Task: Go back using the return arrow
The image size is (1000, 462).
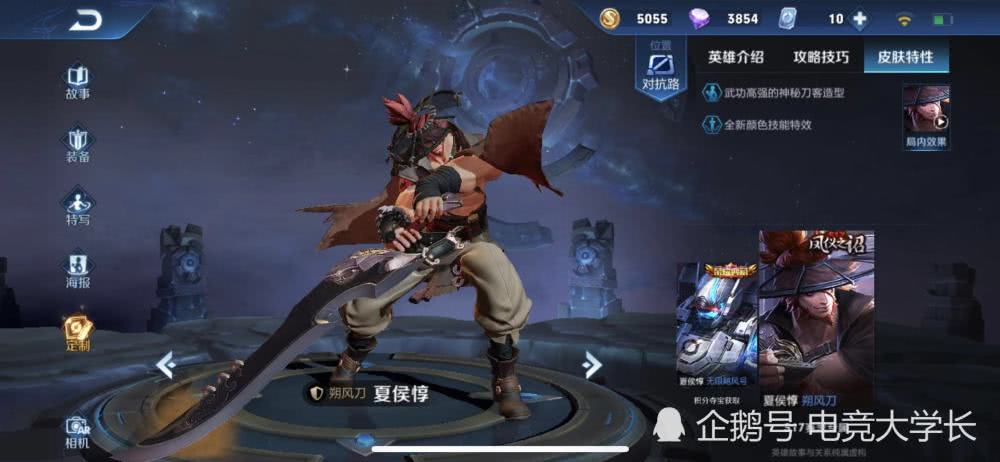Action: tap(86, 20)
